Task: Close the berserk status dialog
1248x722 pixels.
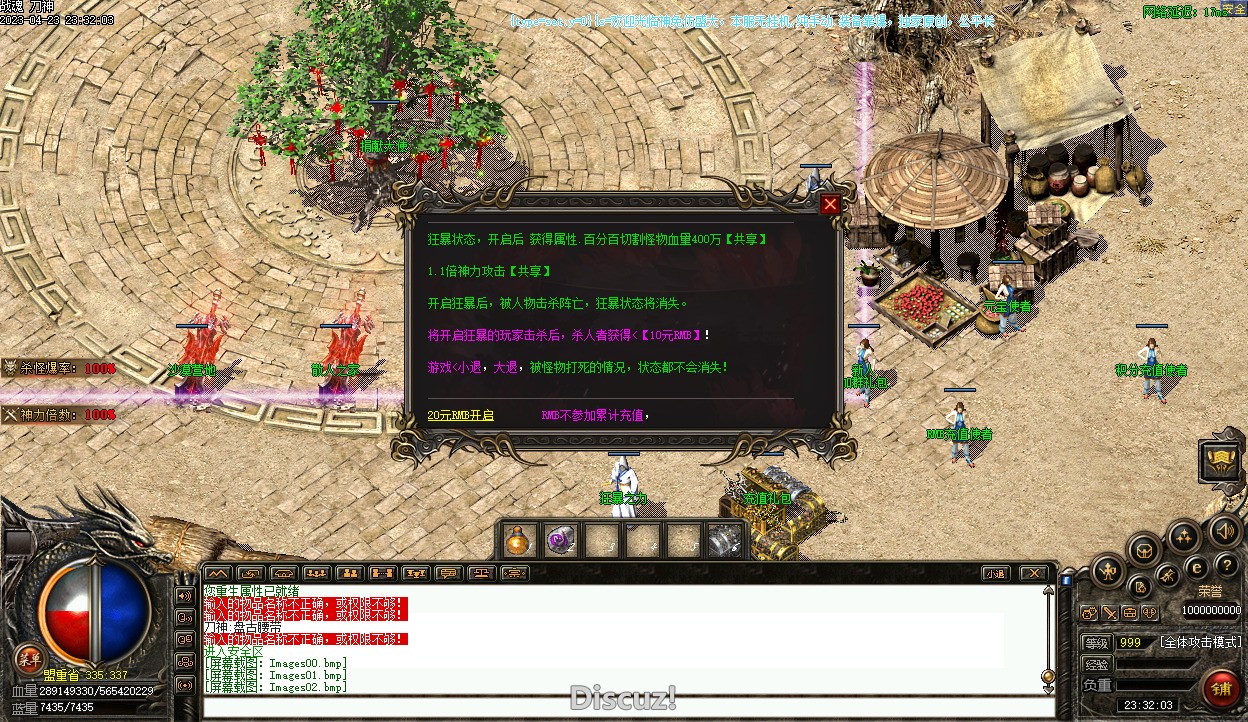Action: (x=830, y=205)
